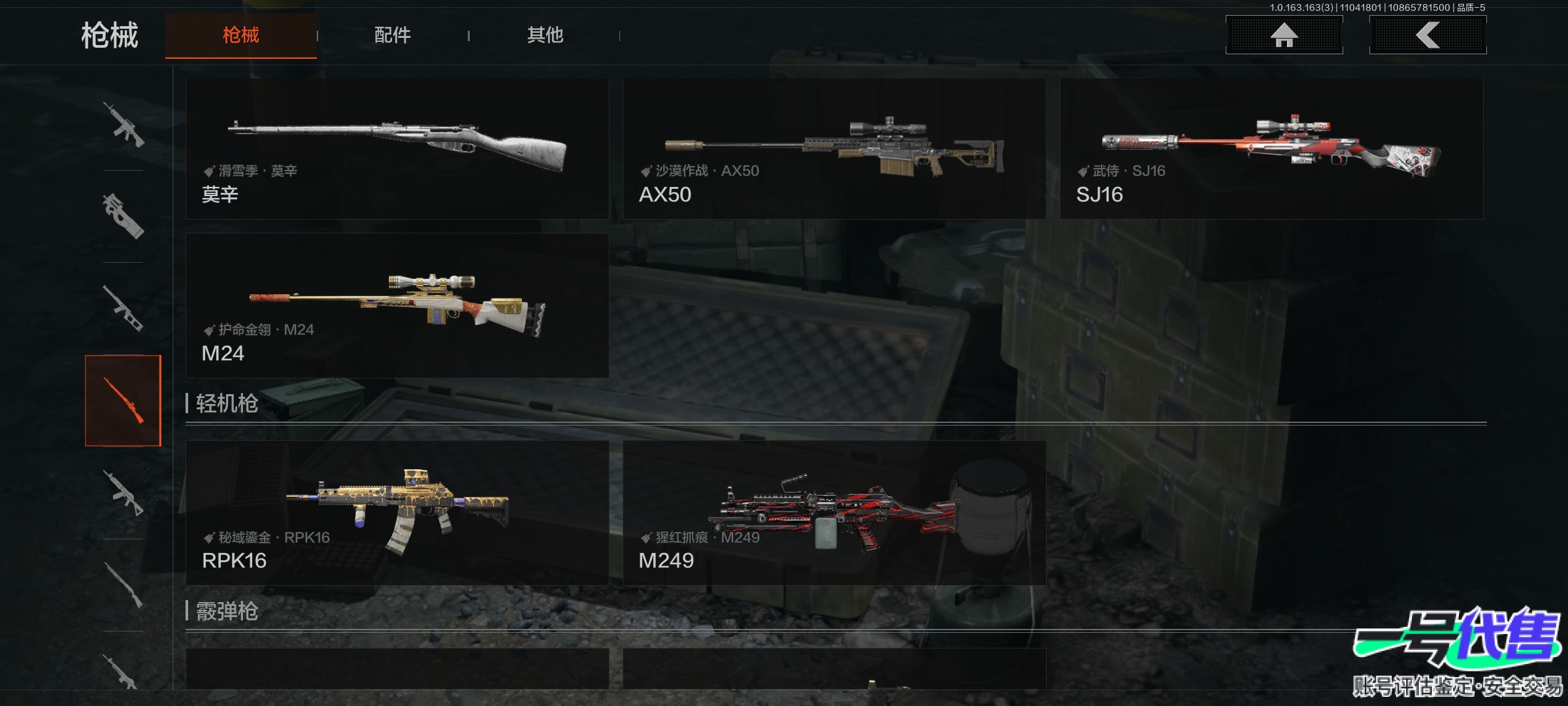Select the SJ16 sniper card
The image size is (1568, 706).
1271,149
